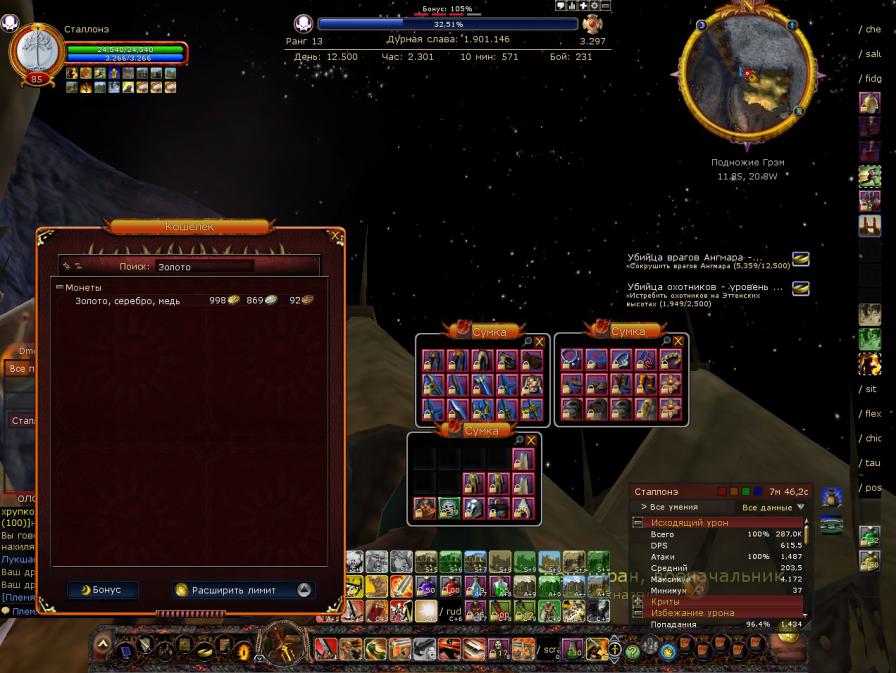Open the Бонус button in the wallet
Screen dimensions: 896x673
103,590
